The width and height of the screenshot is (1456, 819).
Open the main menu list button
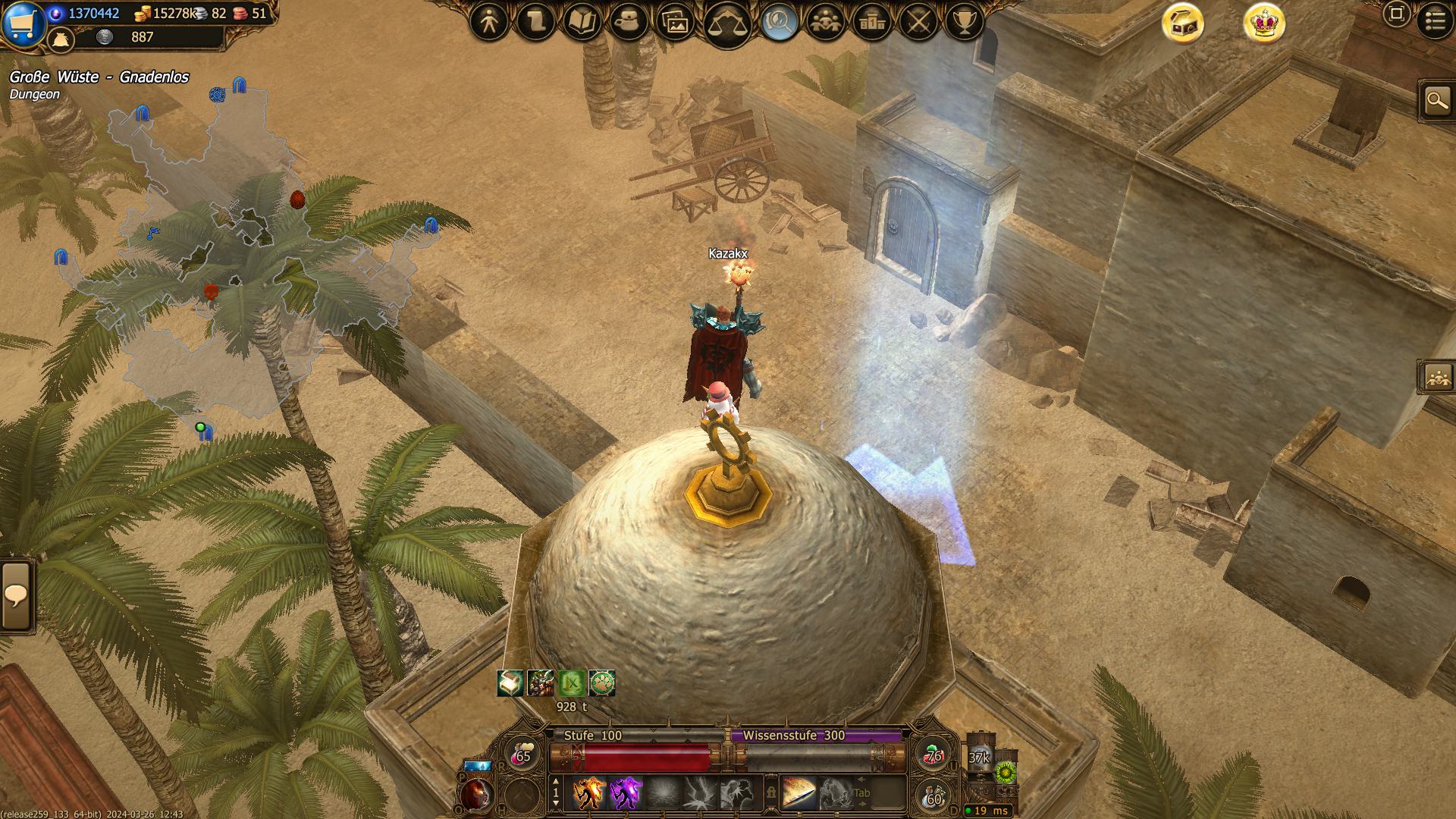(x=1435, y=21)
